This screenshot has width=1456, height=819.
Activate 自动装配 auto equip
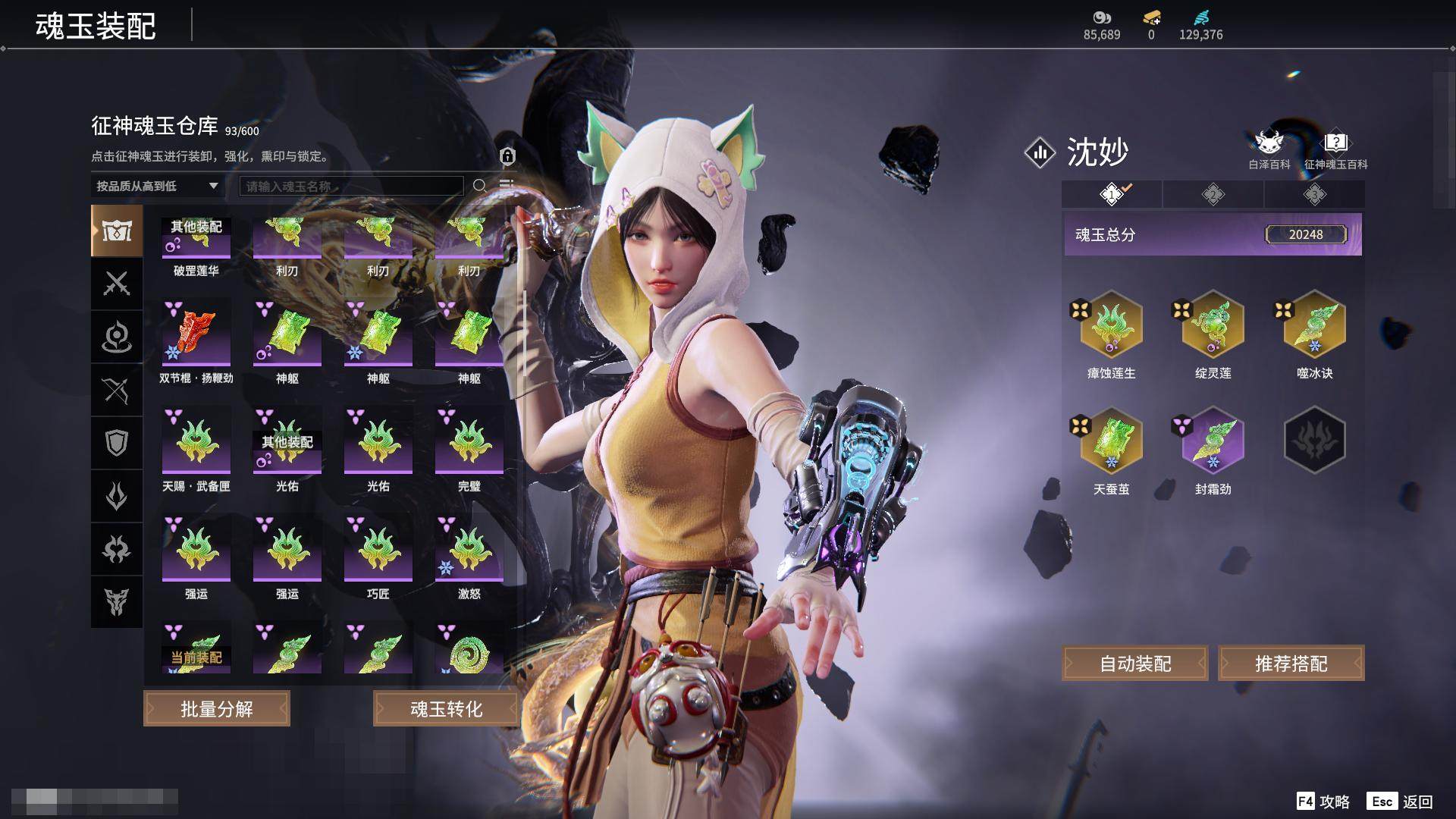click(x=1135, y=664)
